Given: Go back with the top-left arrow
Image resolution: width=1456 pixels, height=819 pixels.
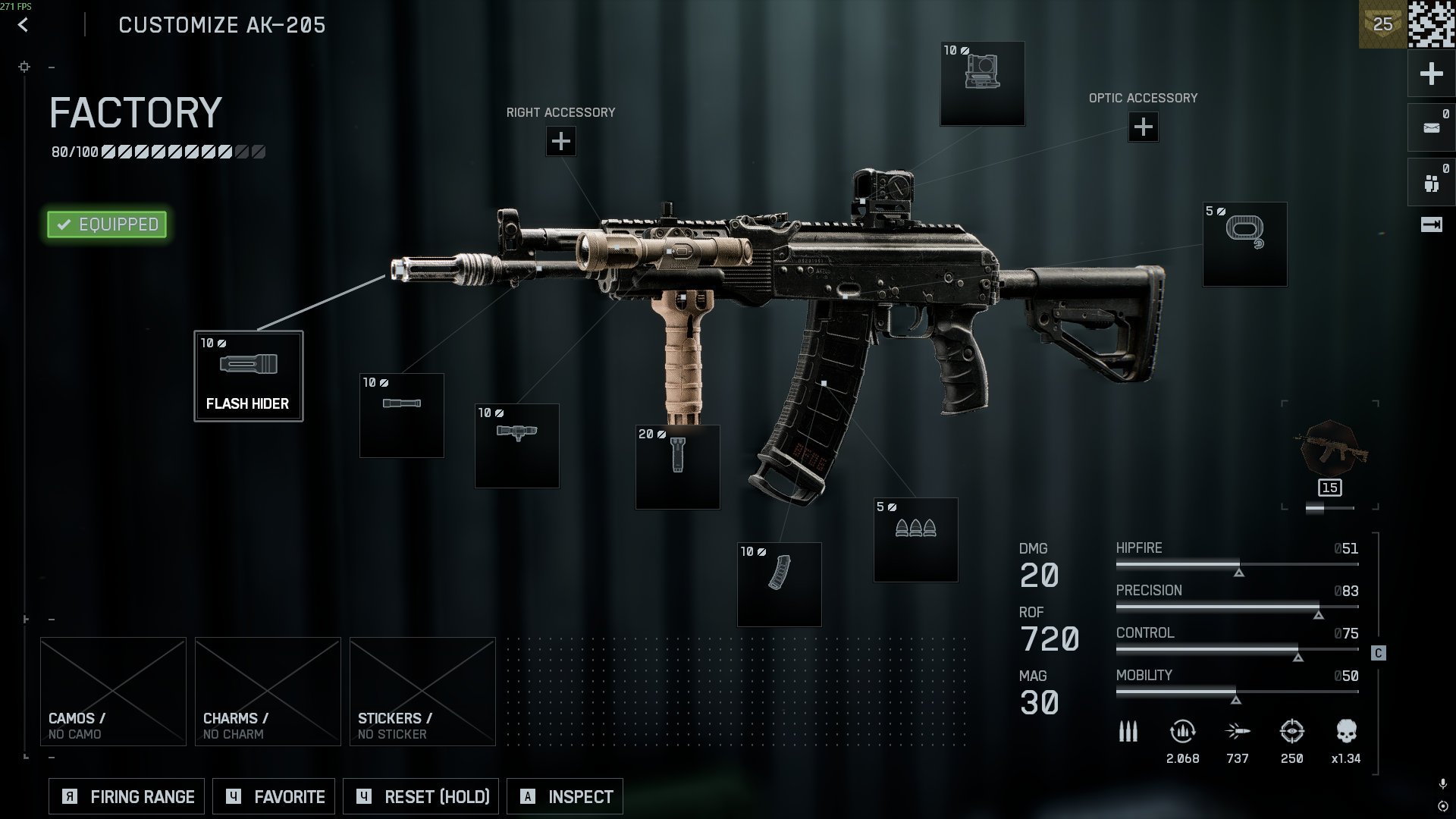Looking at the screenshot, I should point(24,25).
